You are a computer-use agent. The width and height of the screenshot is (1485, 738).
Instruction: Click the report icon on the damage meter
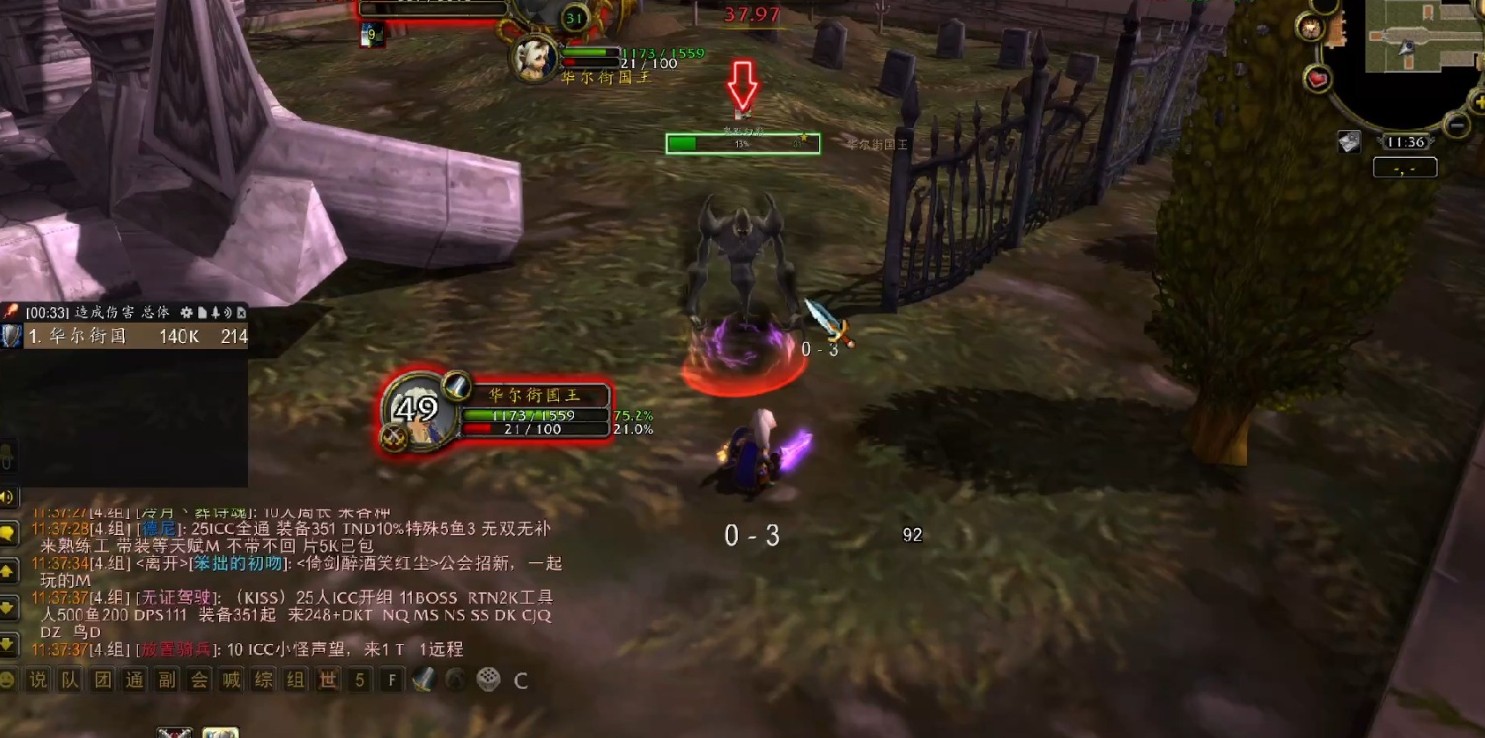coord(202,312)
